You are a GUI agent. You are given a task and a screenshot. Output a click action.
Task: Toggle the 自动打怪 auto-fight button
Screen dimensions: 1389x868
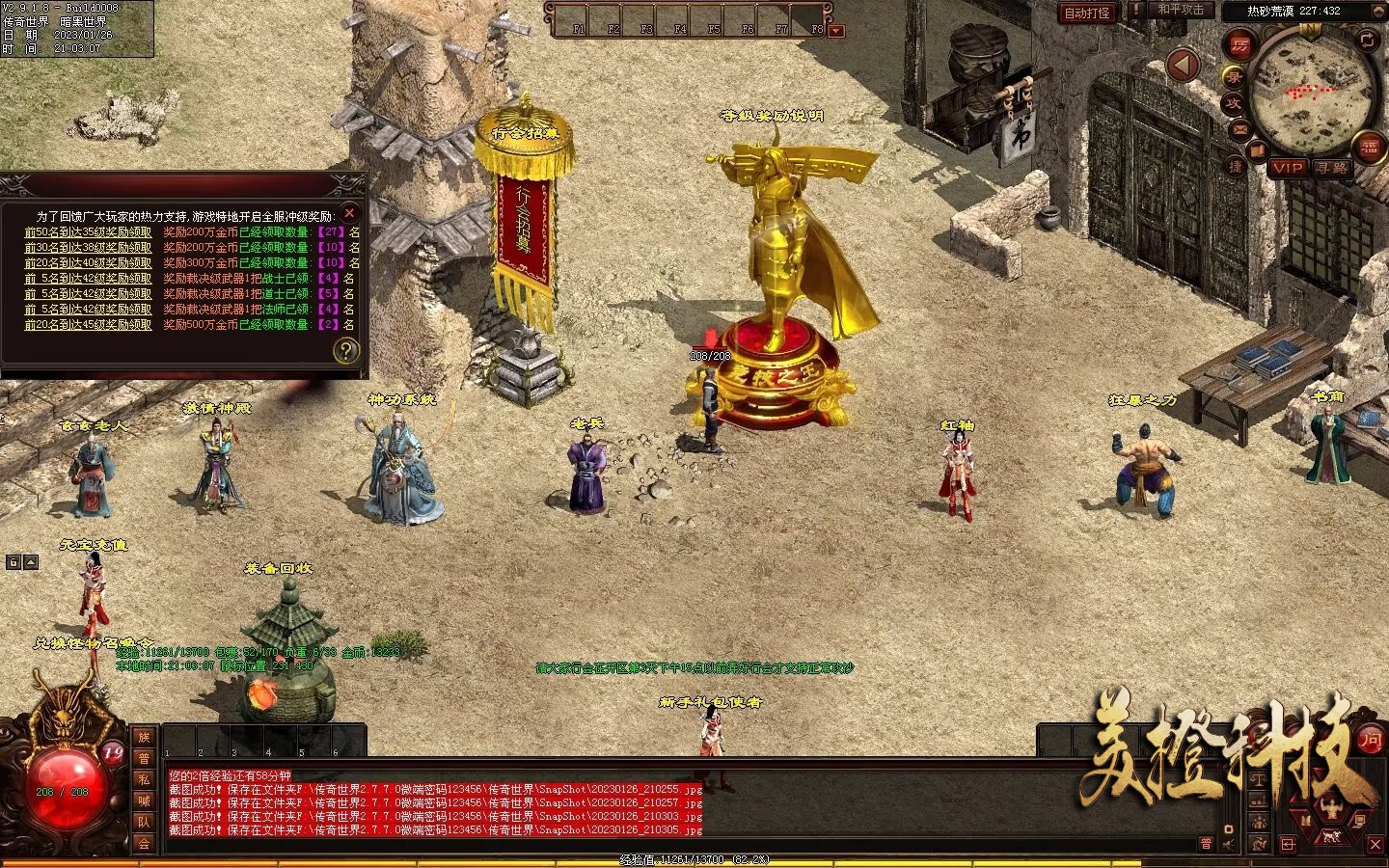click(x=1087, y=14)
